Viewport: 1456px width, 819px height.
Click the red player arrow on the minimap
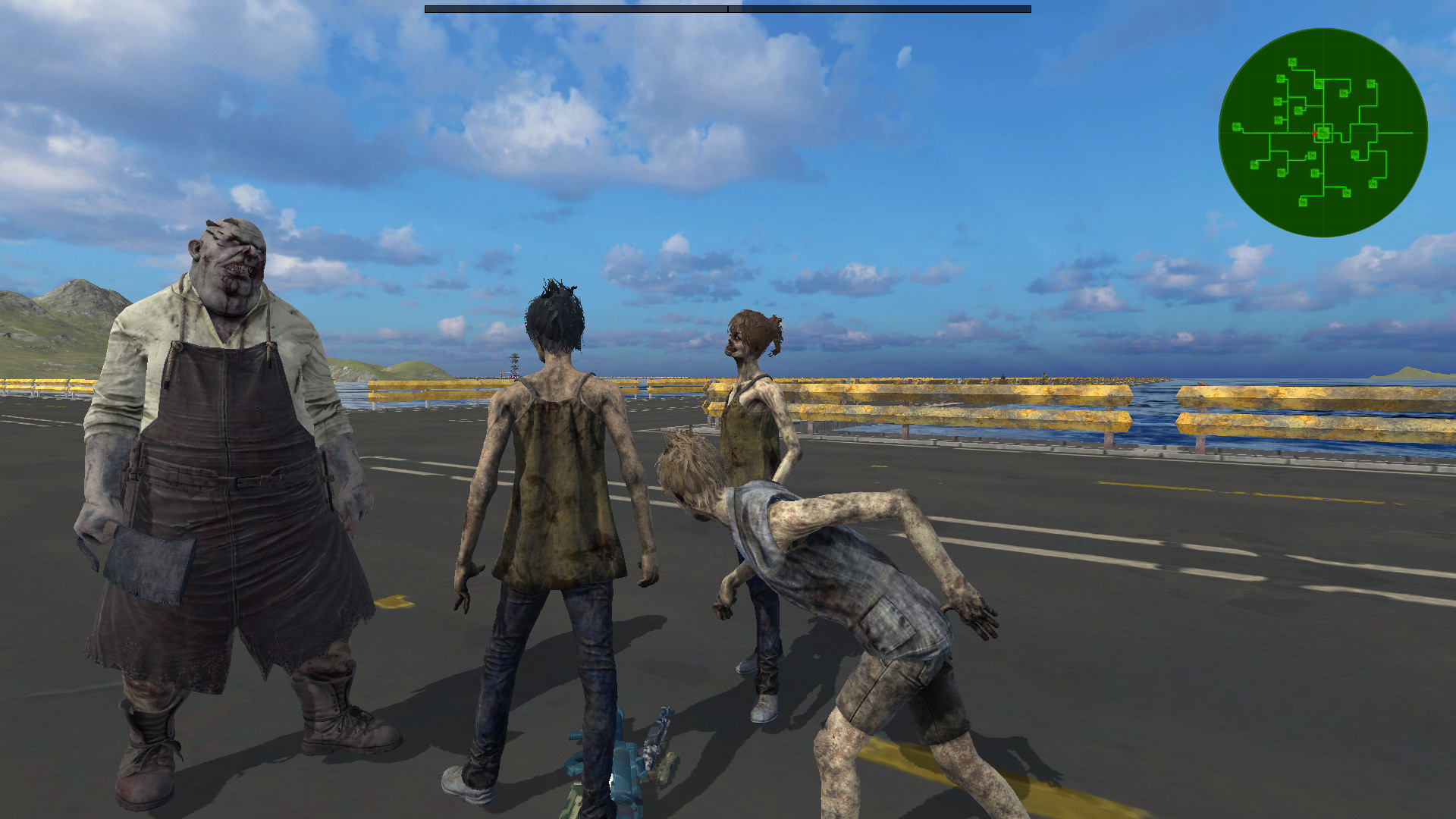pyautogui.click(x=1314, y=133)
